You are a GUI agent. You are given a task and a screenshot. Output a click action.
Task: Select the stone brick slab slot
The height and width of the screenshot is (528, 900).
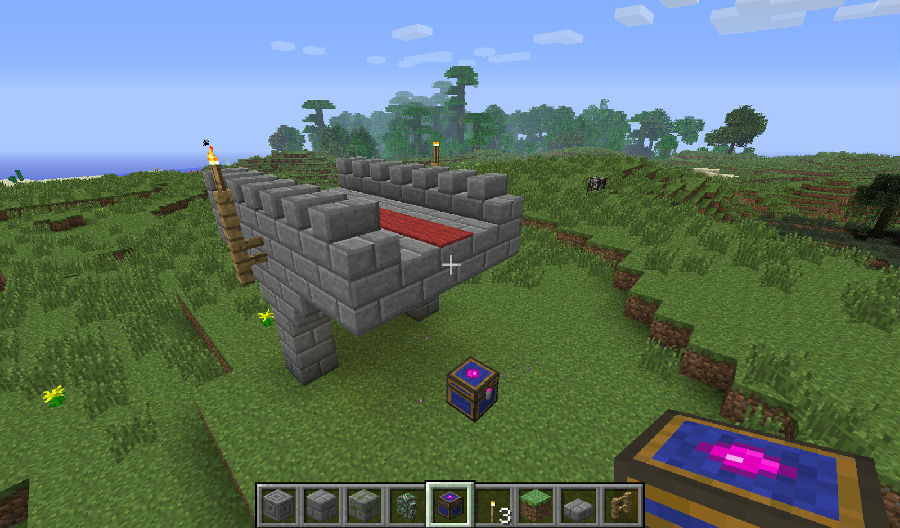pos(578,504)
